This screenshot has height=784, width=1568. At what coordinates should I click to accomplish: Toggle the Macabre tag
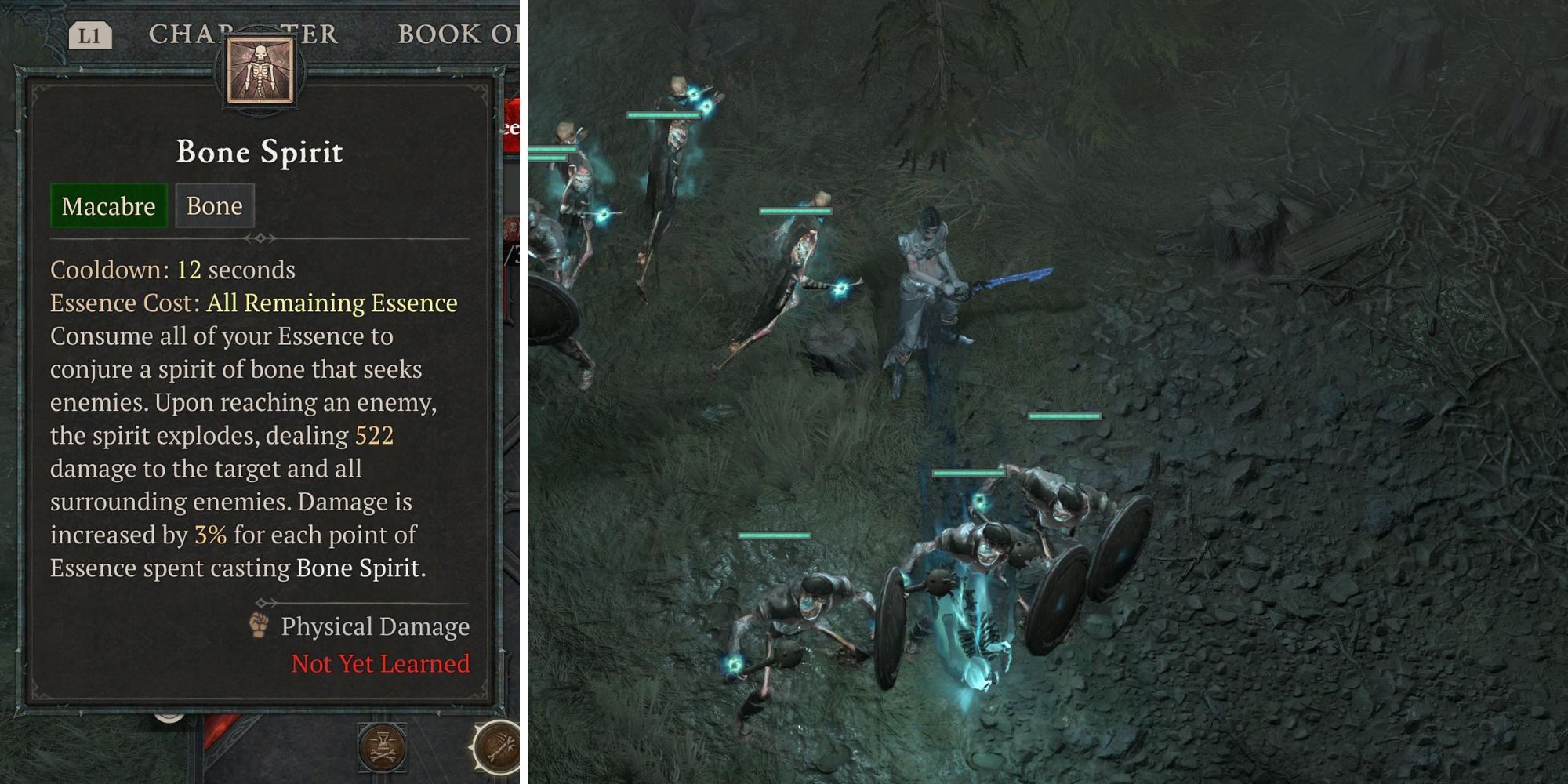[108, 206]
